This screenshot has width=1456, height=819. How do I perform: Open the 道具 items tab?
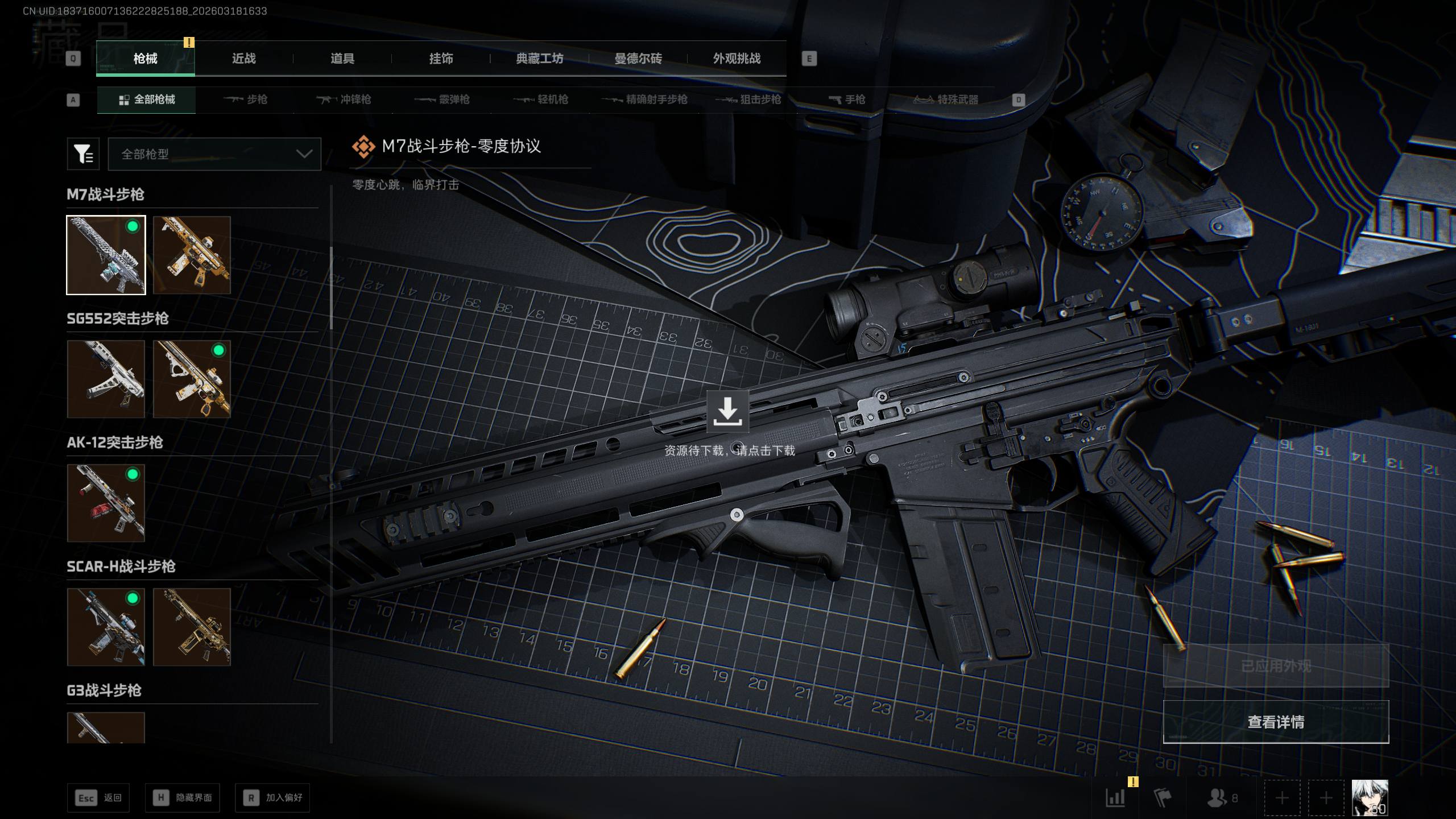(342, 59)
